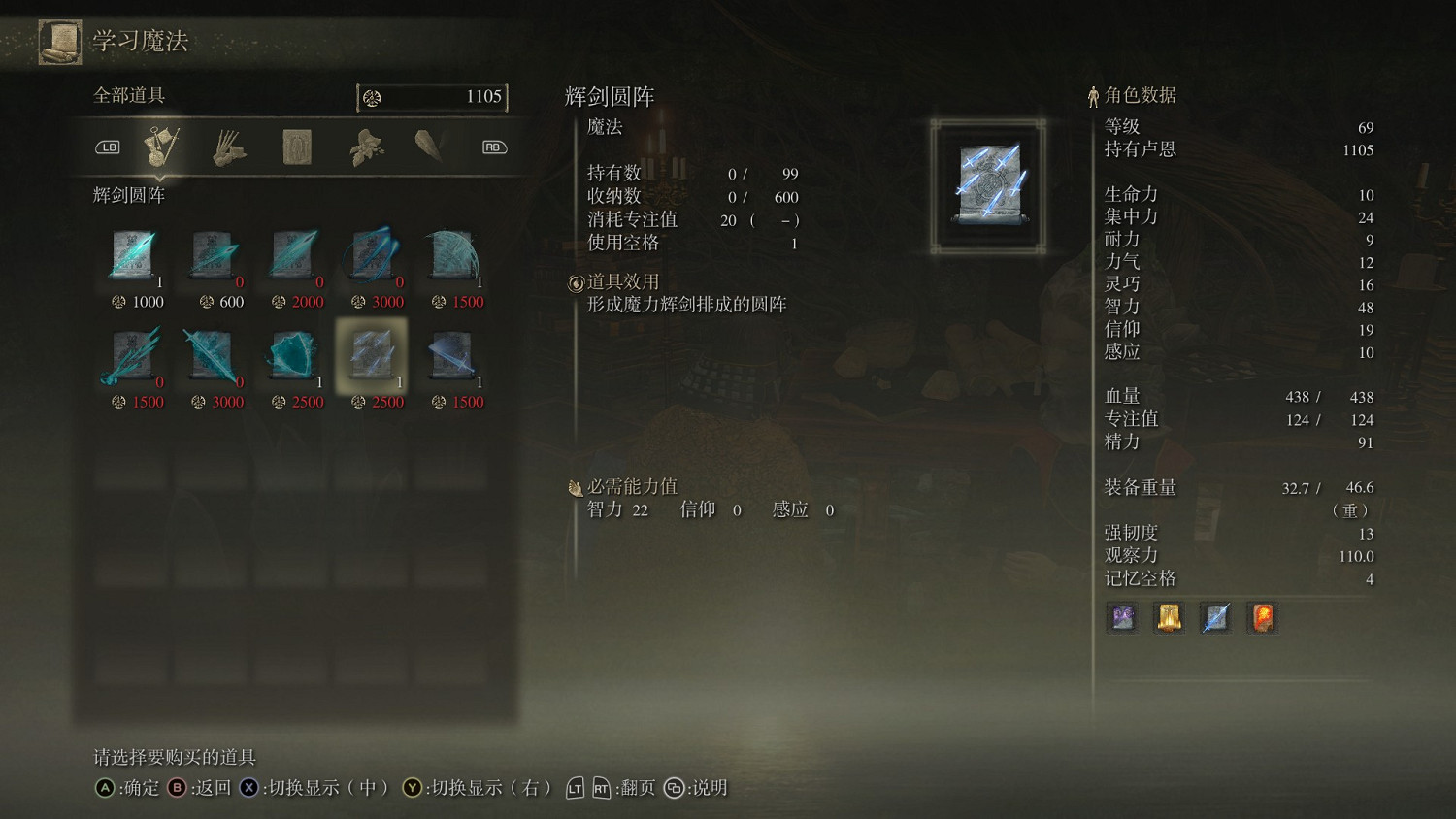1456x819 pixels.
Task: Switch to the 全部道具 tab
Action: tap(126, 97)
